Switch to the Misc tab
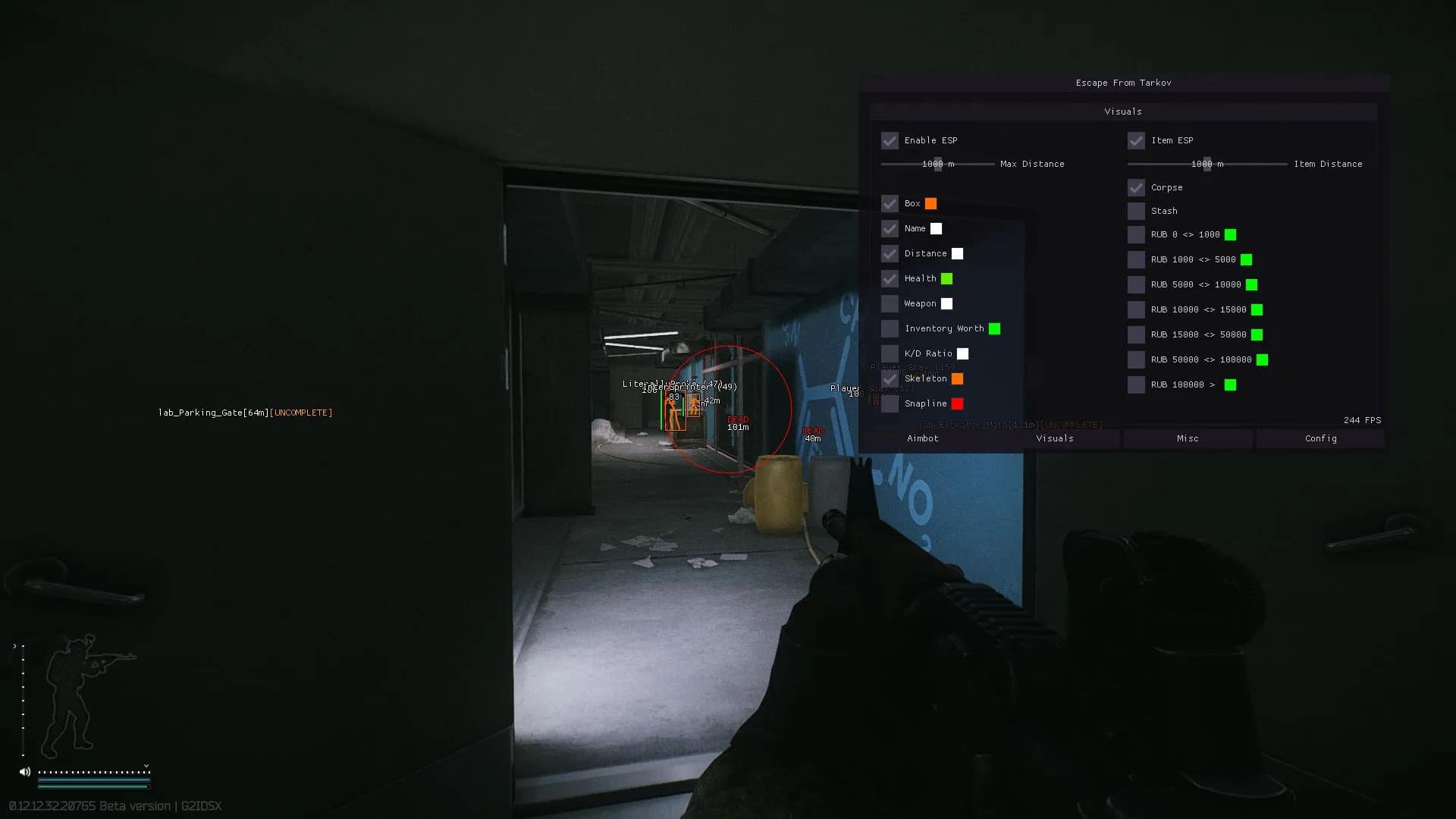The height and width of the screenshot is (819, 1456). point(1188,439)
